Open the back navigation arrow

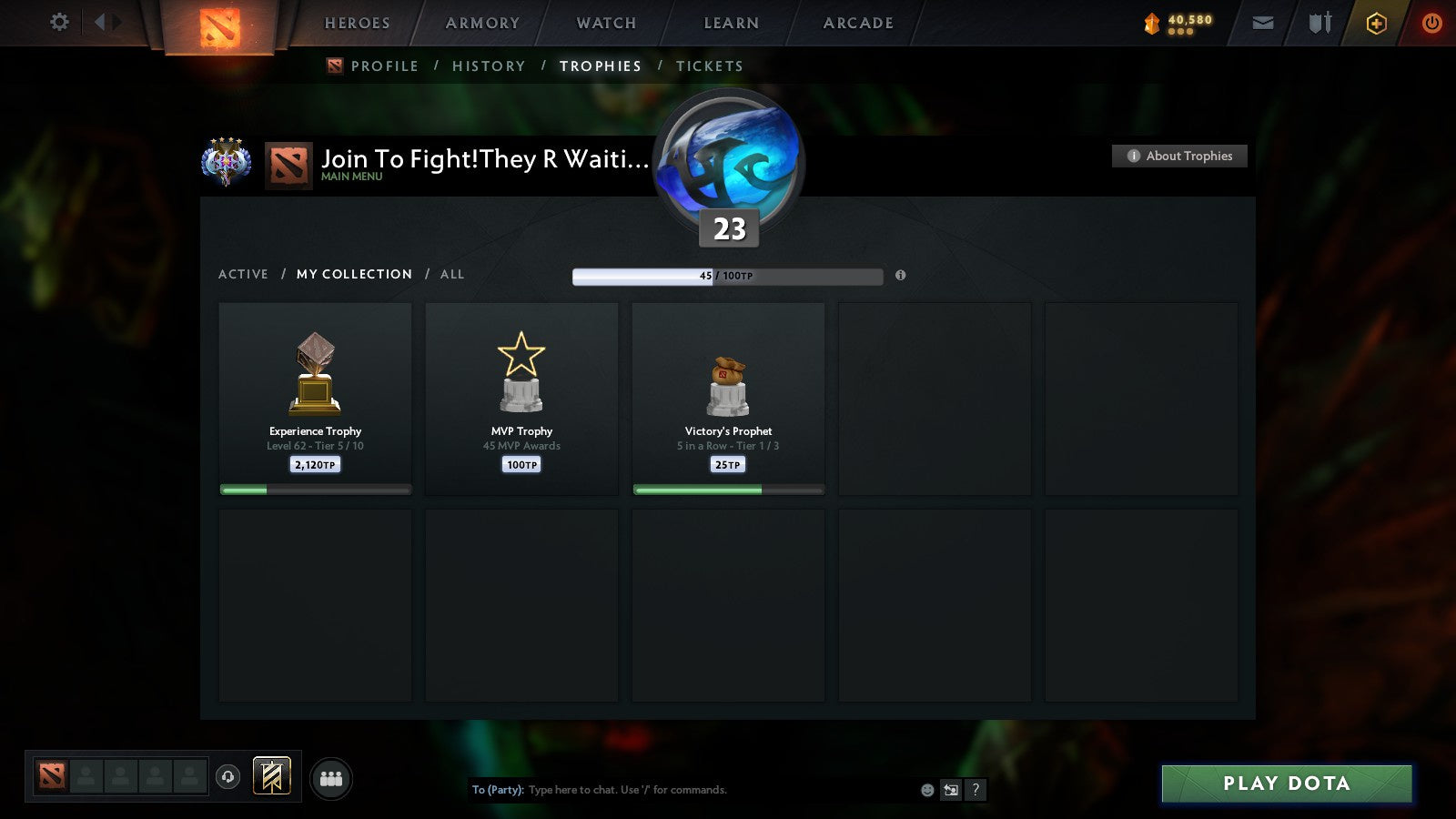102,22
